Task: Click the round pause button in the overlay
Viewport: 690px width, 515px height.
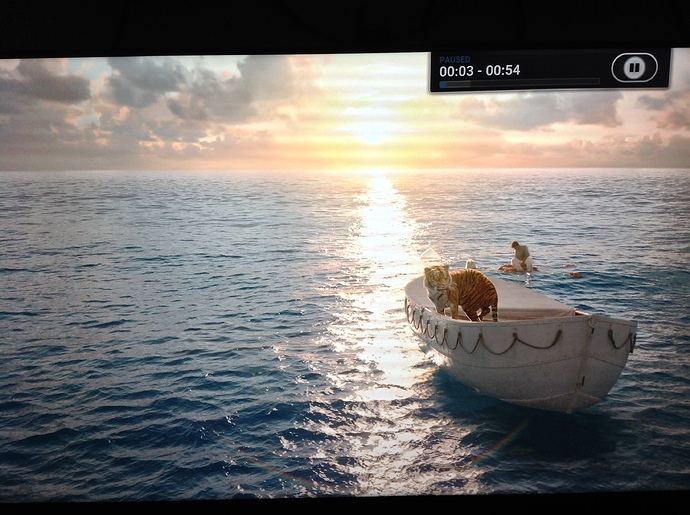Action: point(634,68)
